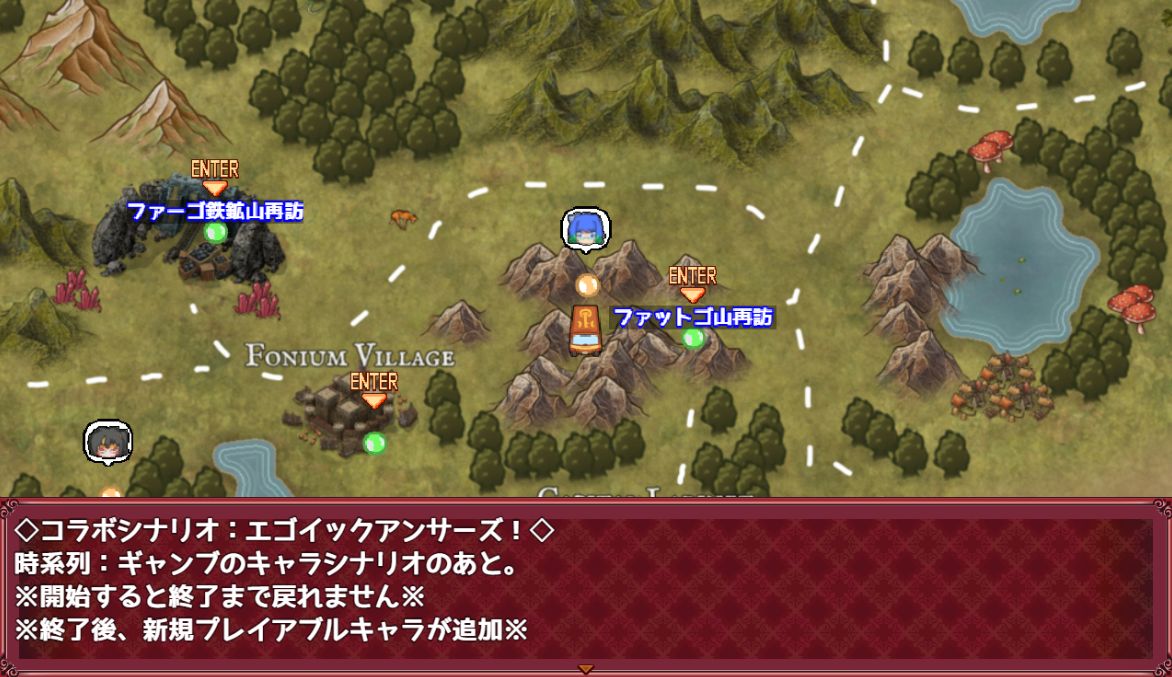Image resolution: width=1172 pixels, height=677 pixels.
Task: Choose the ファットゴ山再訪 map location label
Action: tap(693, 317)
